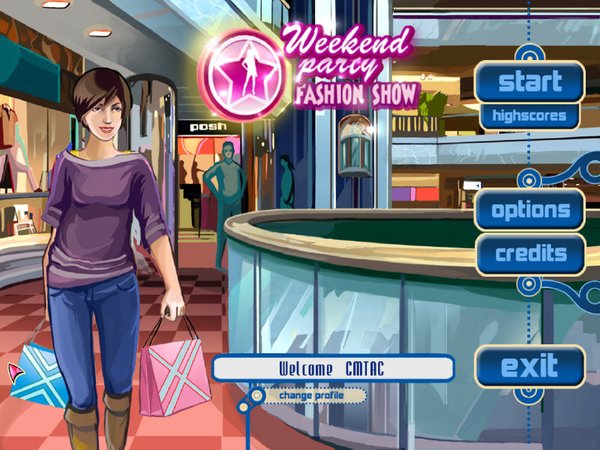600x450 pixels.
Task: Open the highscores list
Action: point(530,116)
